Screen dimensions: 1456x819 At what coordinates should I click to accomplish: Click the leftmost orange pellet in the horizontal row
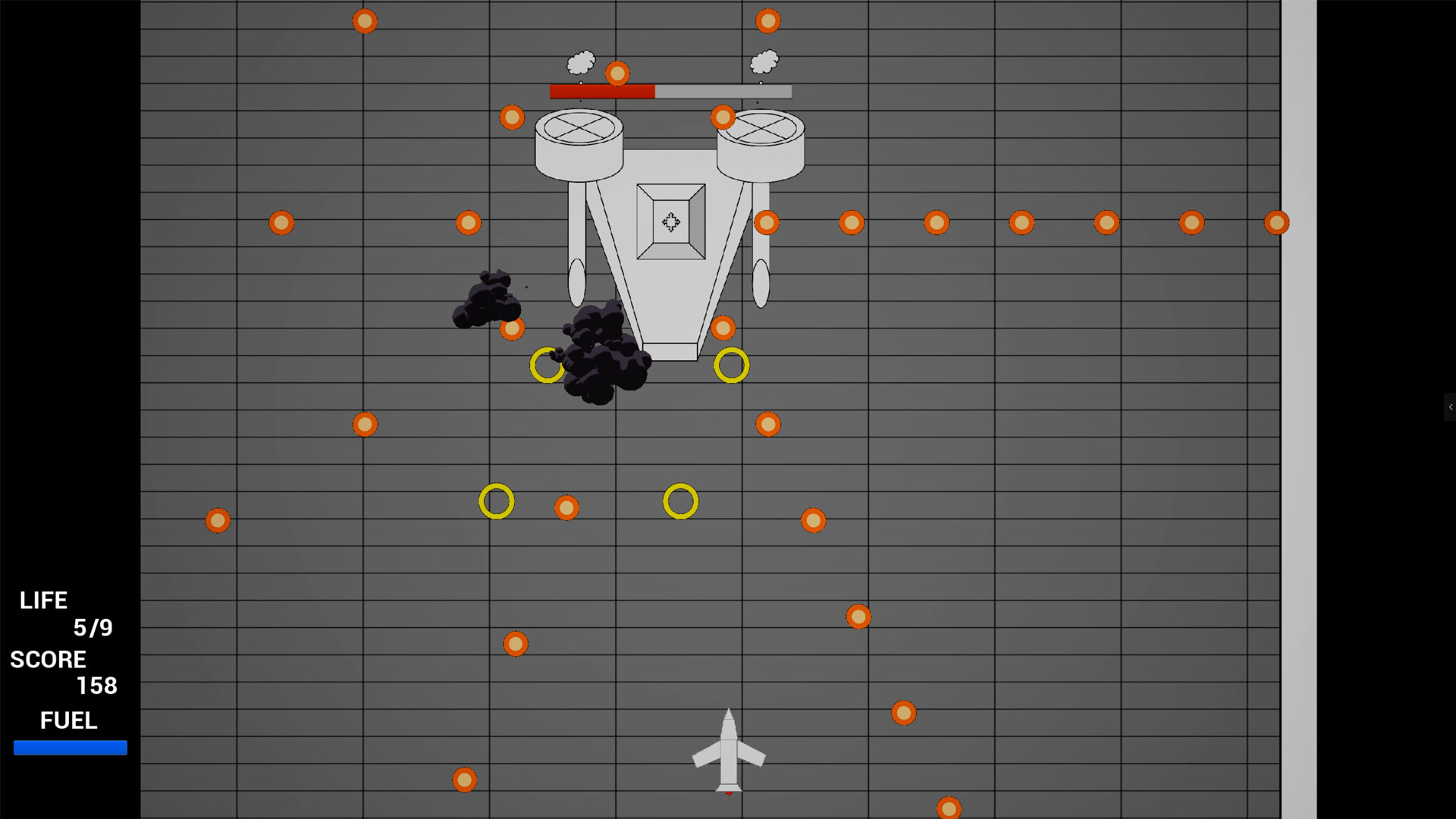pyautogui.click(x=281, y=222)
